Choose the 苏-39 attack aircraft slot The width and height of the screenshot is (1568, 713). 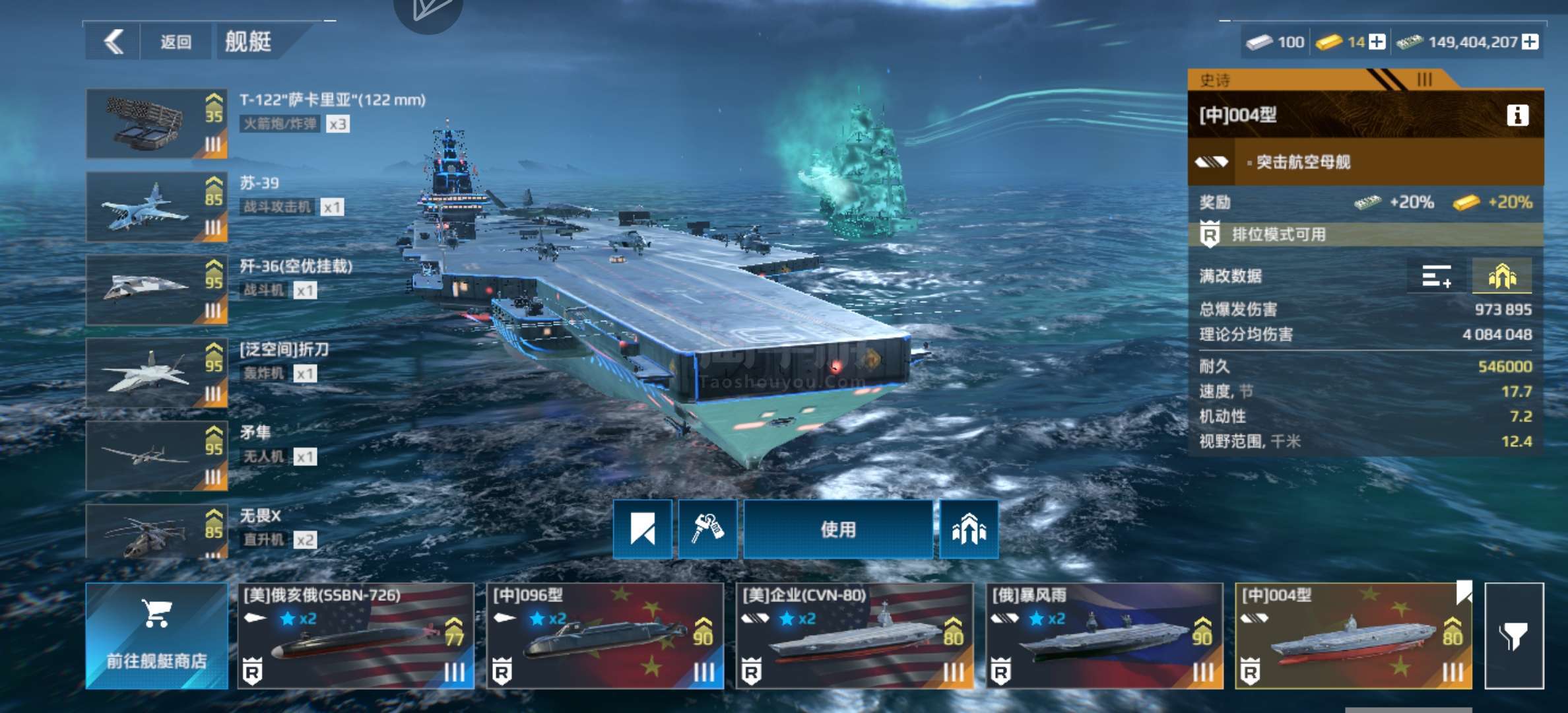tap(157, 207)
